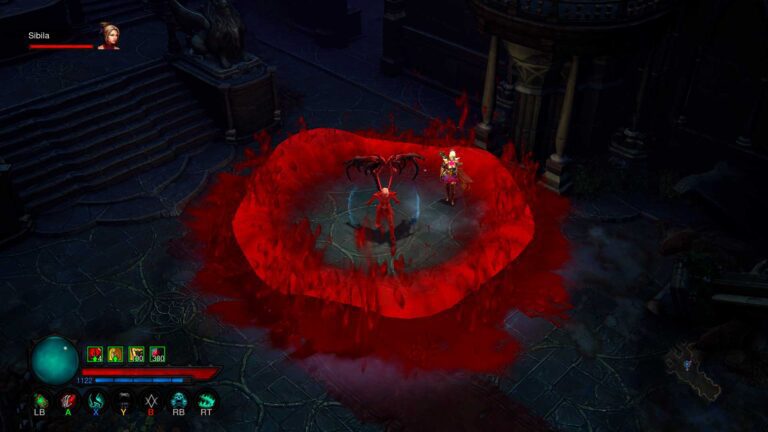The height and width of the screenshot is (432, 768).
Task: Activate the teal swirling wisp skill
Action: (96, 400)
